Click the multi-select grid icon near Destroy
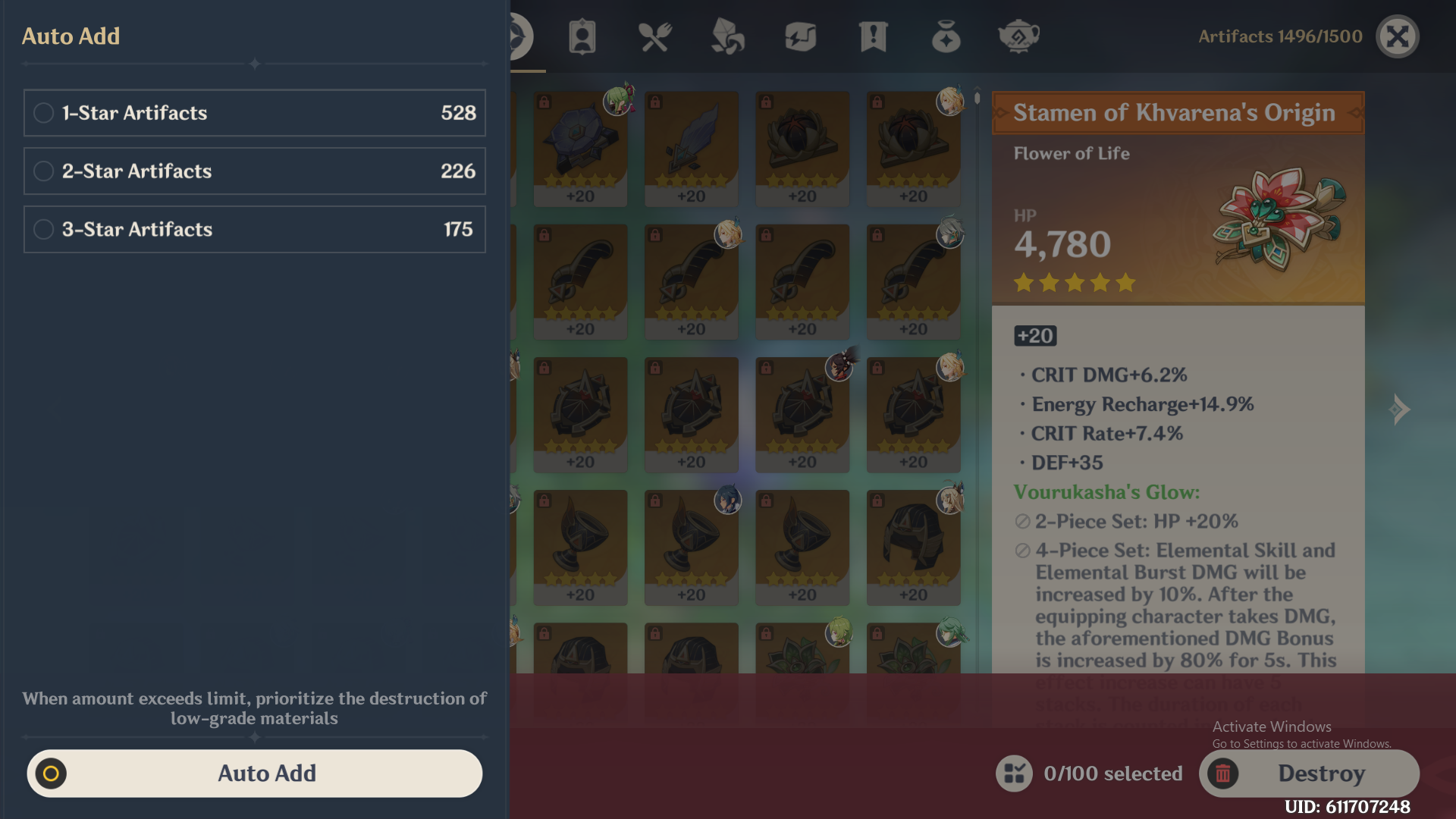The width and height of the screenshot is (1456, 819). tap(1014, 773)
